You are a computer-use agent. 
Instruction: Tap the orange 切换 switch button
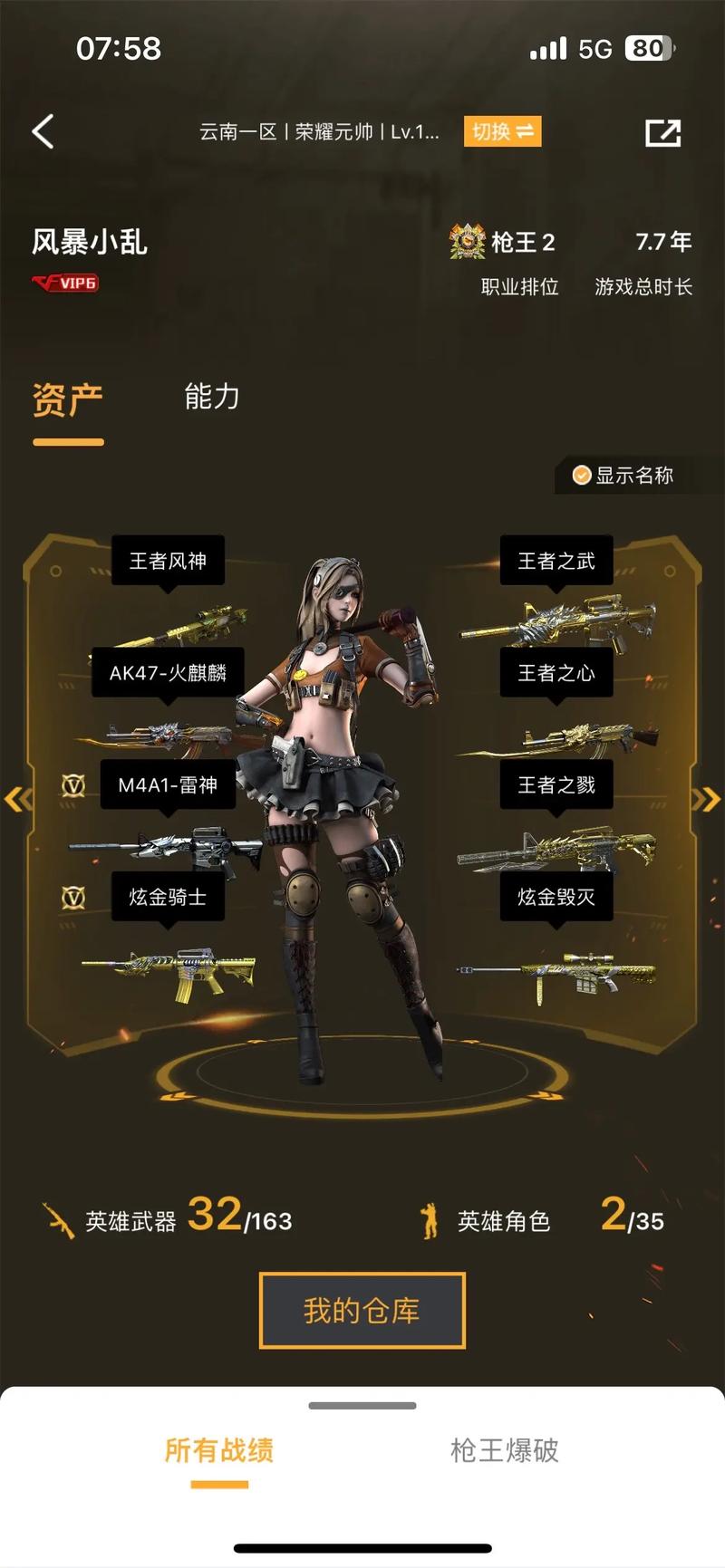pyautogui.click(x=502, y=131)
